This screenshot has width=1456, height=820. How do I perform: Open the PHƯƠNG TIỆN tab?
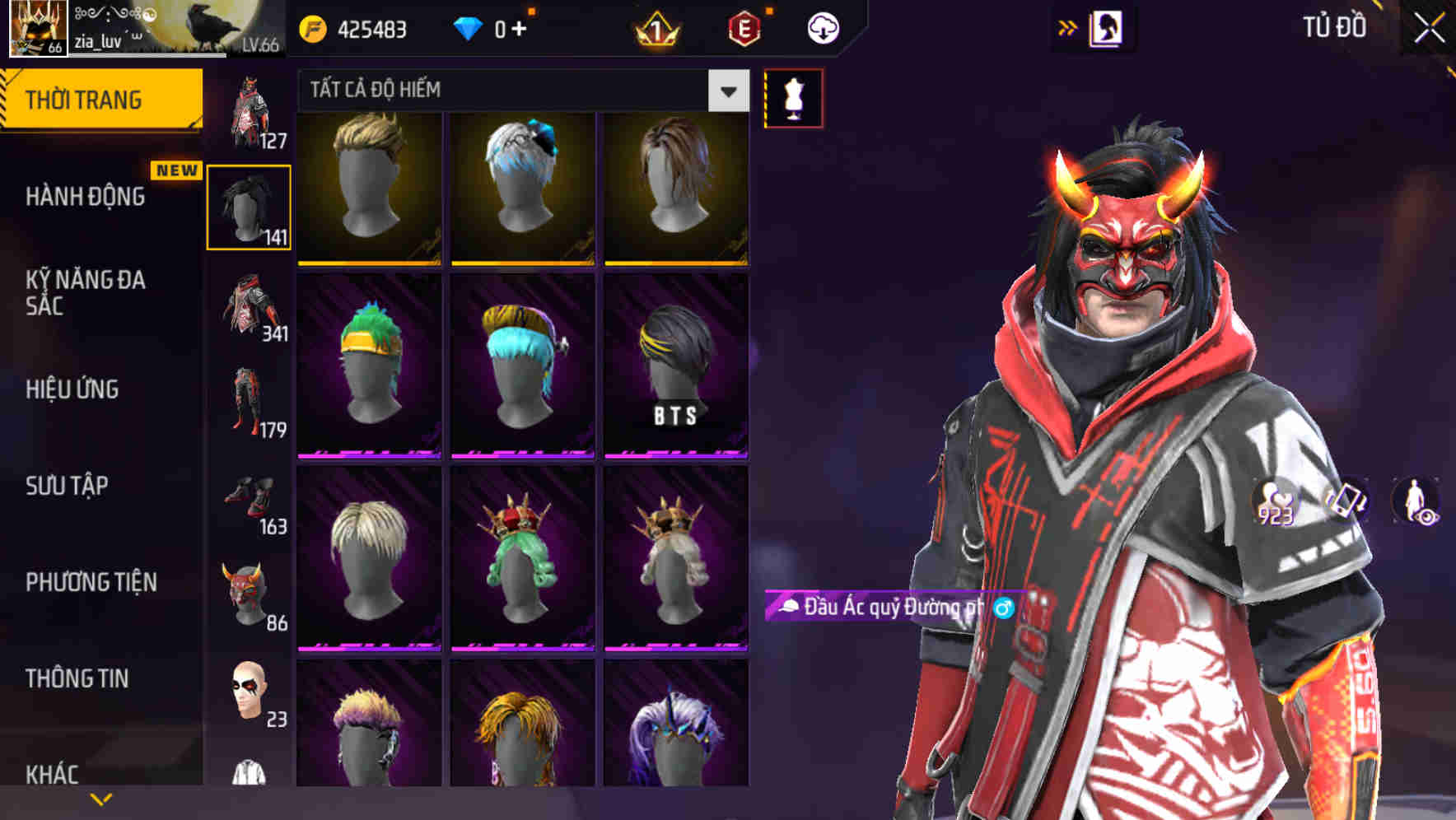click(x=91, y=580)
